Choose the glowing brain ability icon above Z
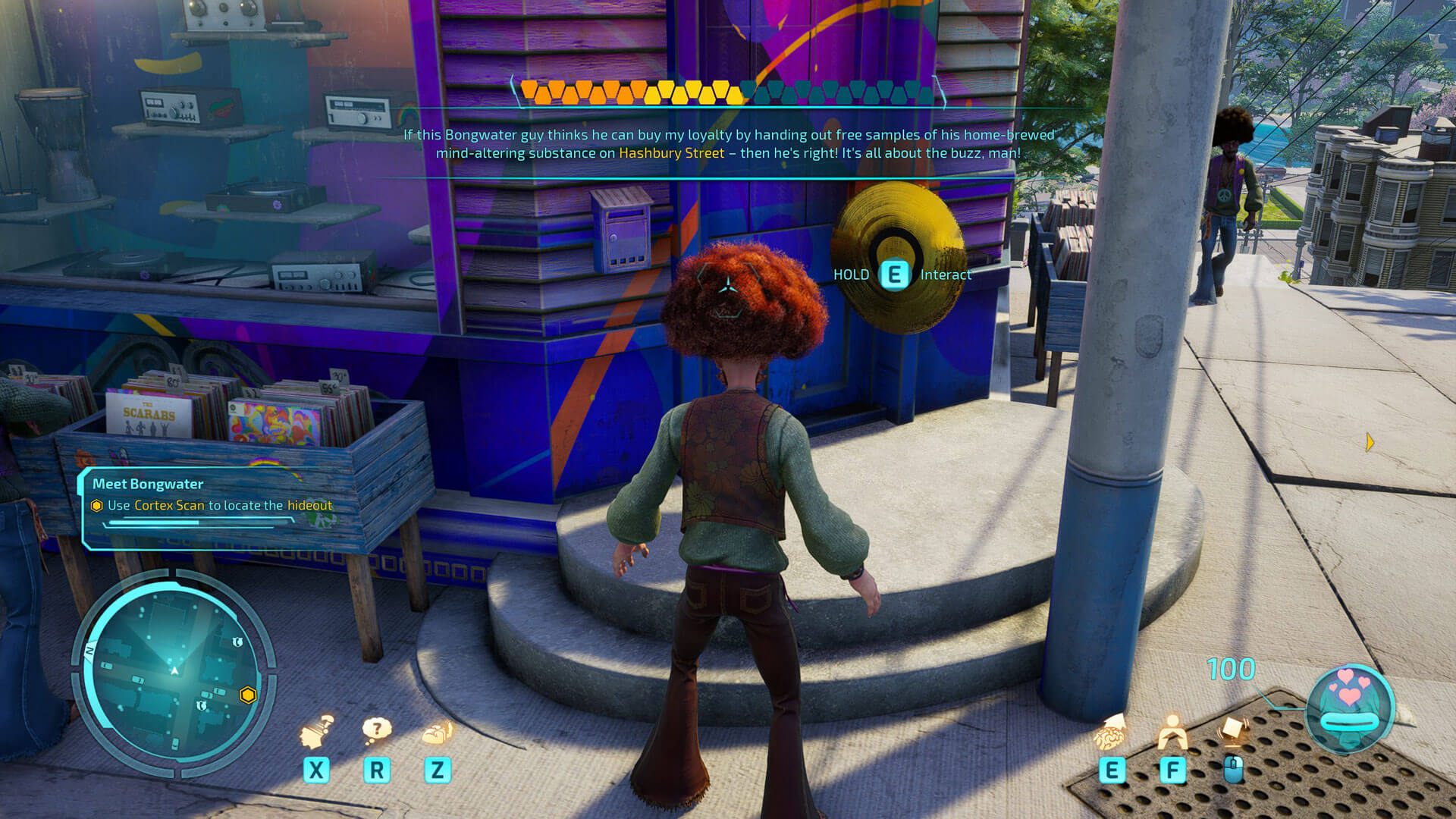 tap(438, 733)
